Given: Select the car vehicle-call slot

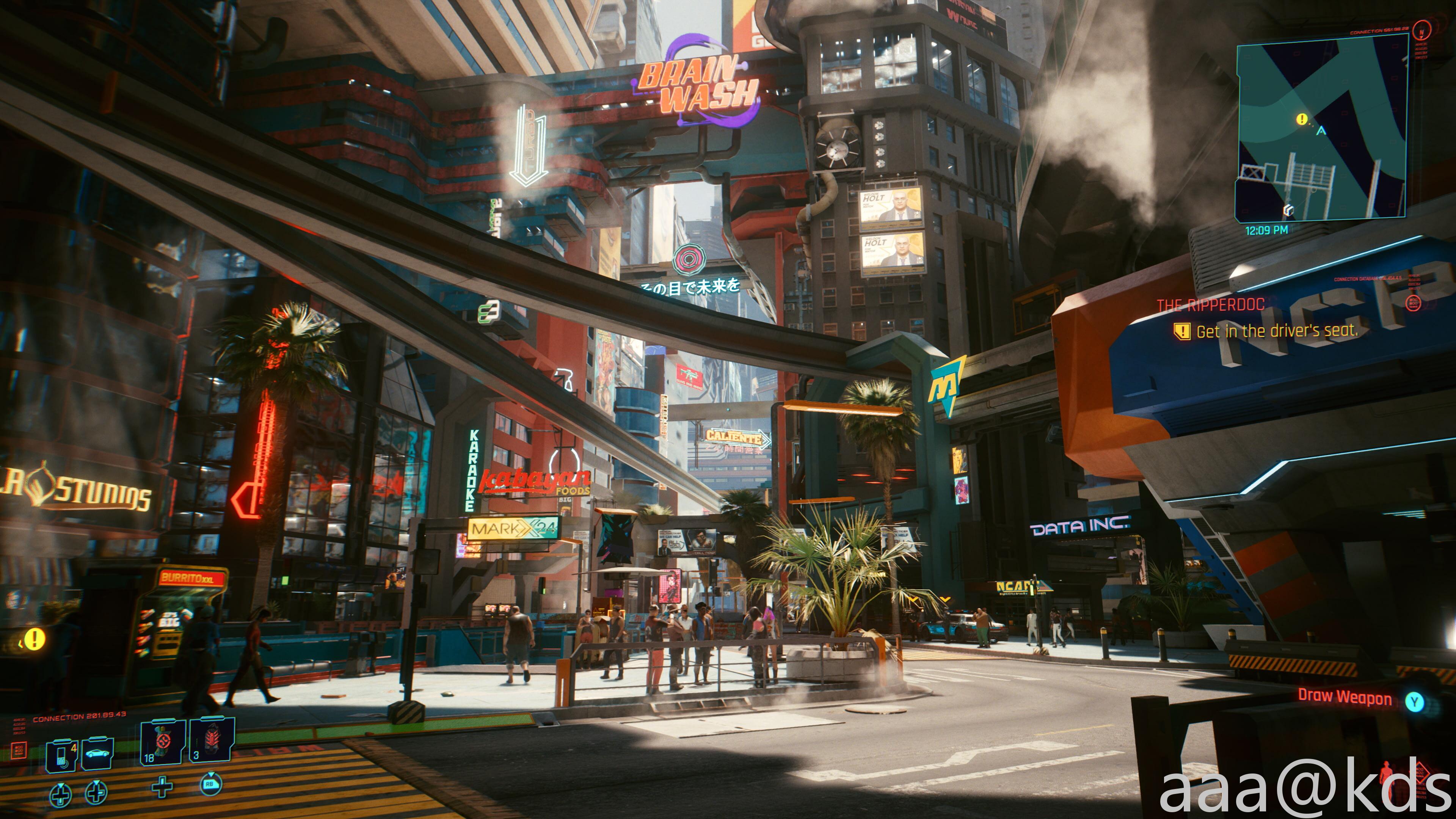Looking at the screenshot, I should coord(97,753).
